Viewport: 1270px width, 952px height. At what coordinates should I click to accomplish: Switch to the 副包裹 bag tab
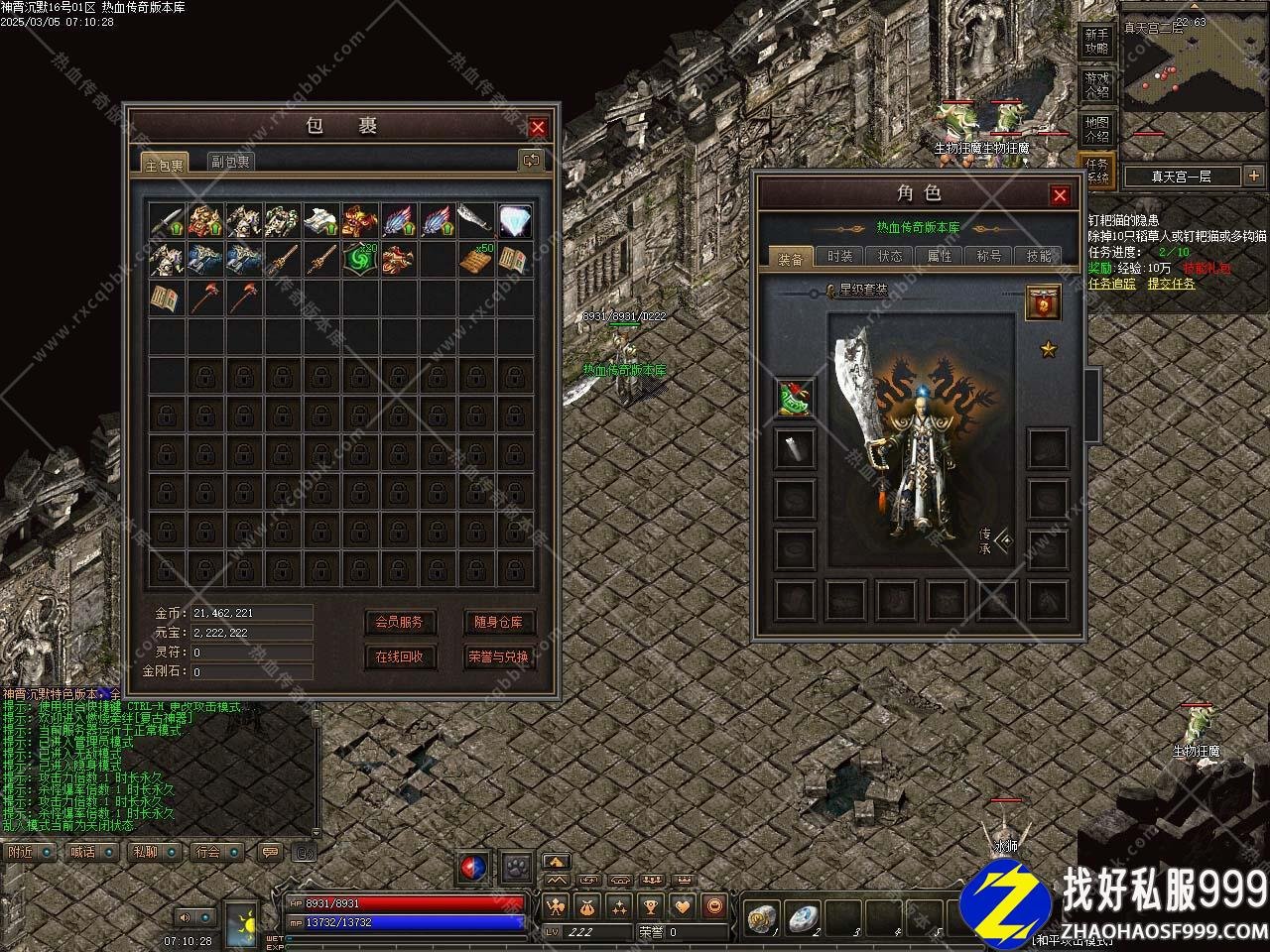click(x=231, y=162)
